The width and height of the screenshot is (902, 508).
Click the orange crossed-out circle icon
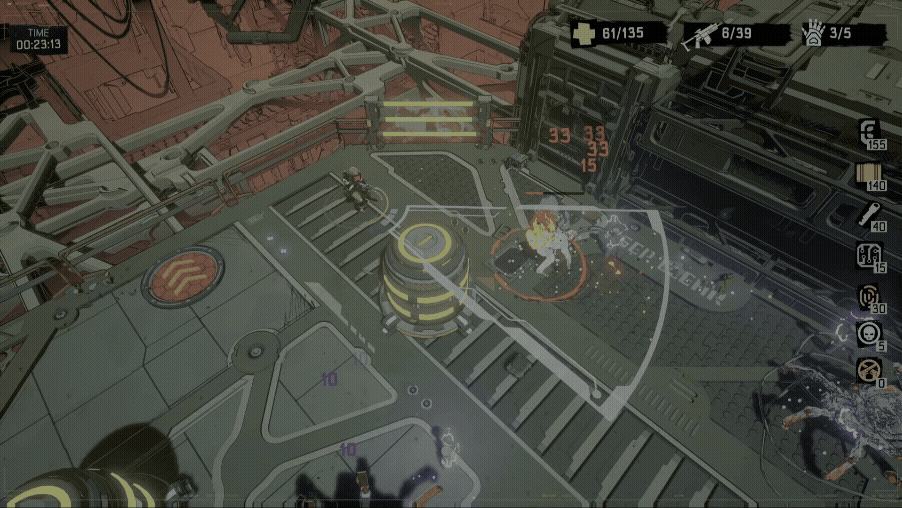tap(868, 371)
